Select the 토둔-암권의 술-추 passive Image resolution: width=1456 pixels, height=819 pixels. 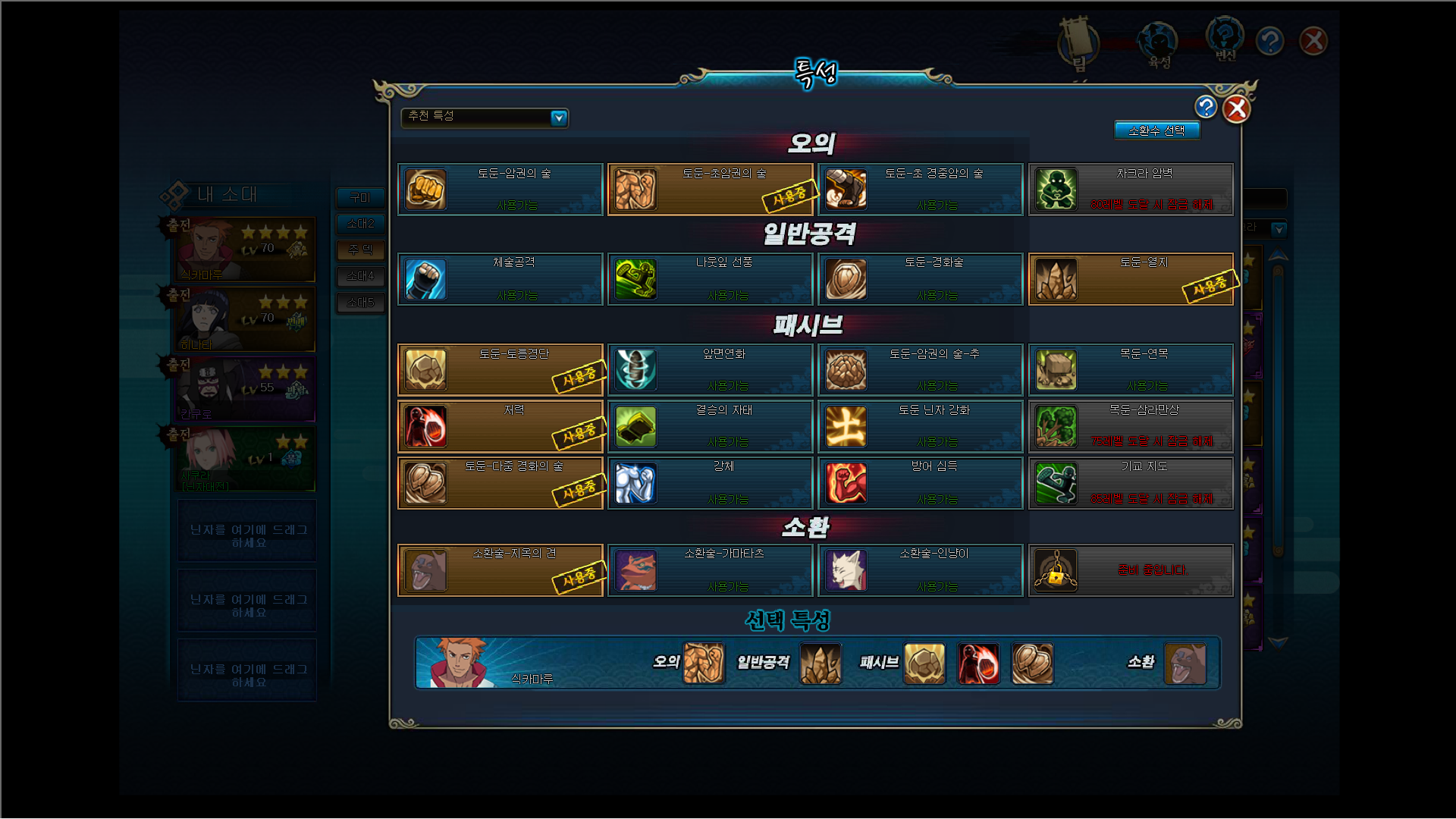(x=920, y=370)
